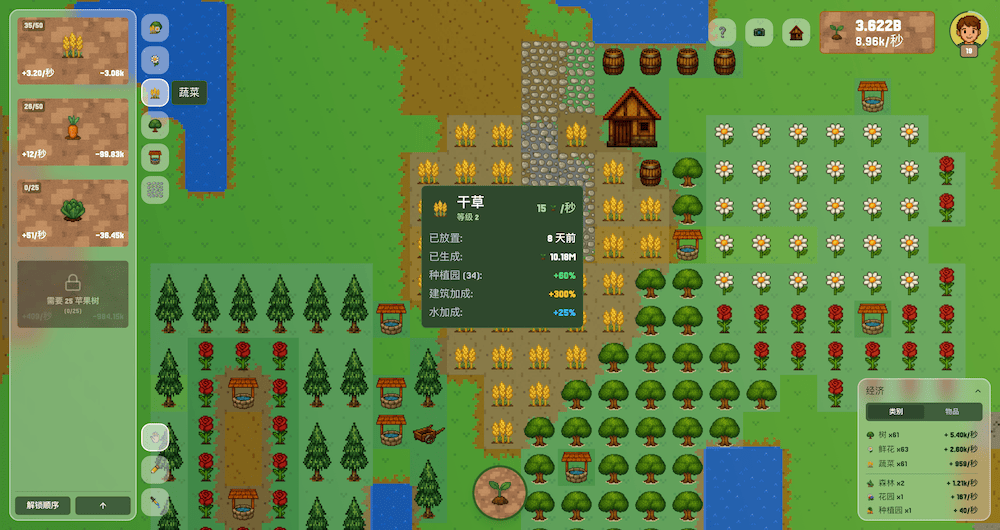Click the 解锁顺序 unlock order button
This screenshot has width=1000, height=530.
tap(44, 505)
